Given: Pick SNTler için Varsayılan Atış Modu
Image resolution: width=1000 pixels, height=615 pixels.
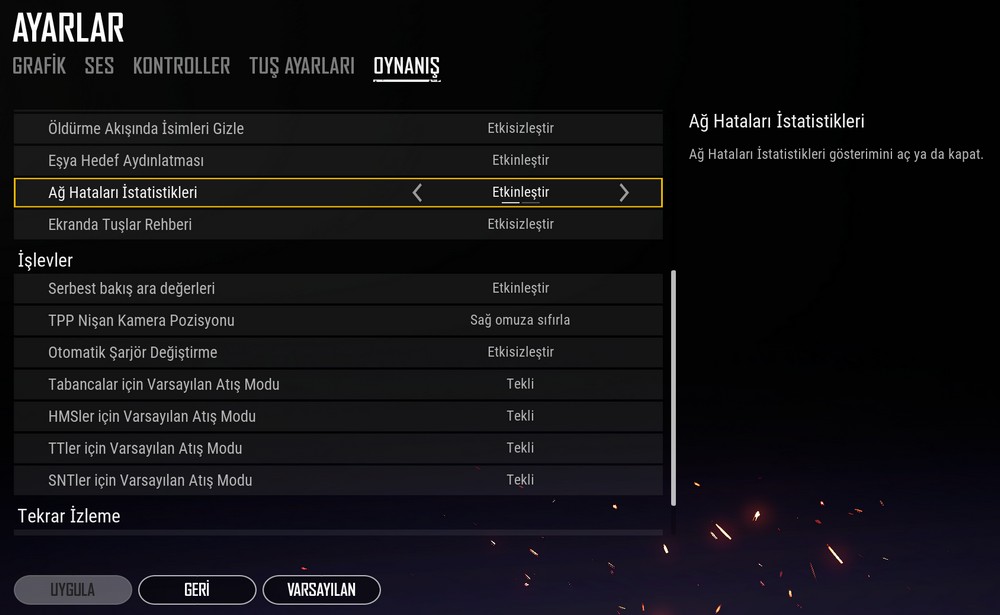Looking at the screenshot, I should pos(338,481).
